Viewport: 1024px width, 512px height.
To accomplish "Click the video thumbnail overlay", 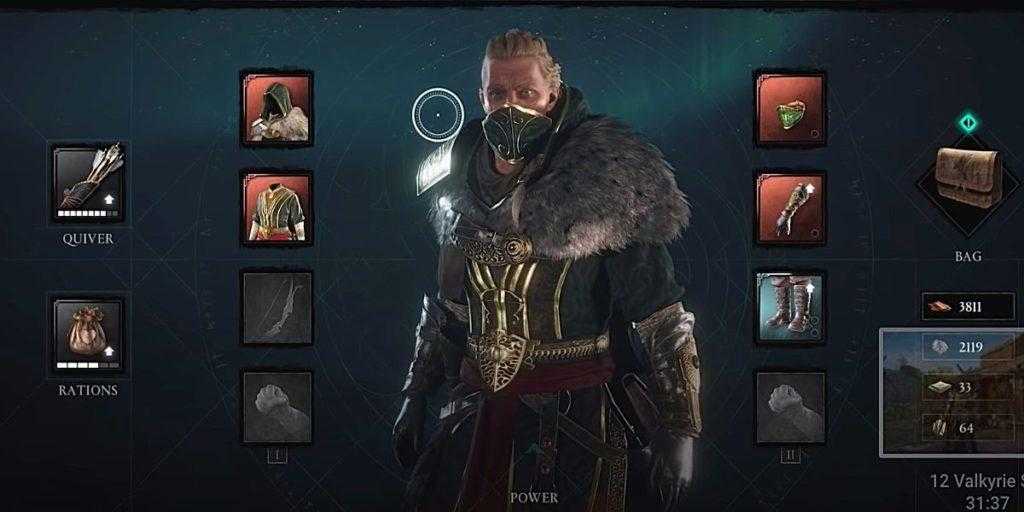I will click(951, 392).
